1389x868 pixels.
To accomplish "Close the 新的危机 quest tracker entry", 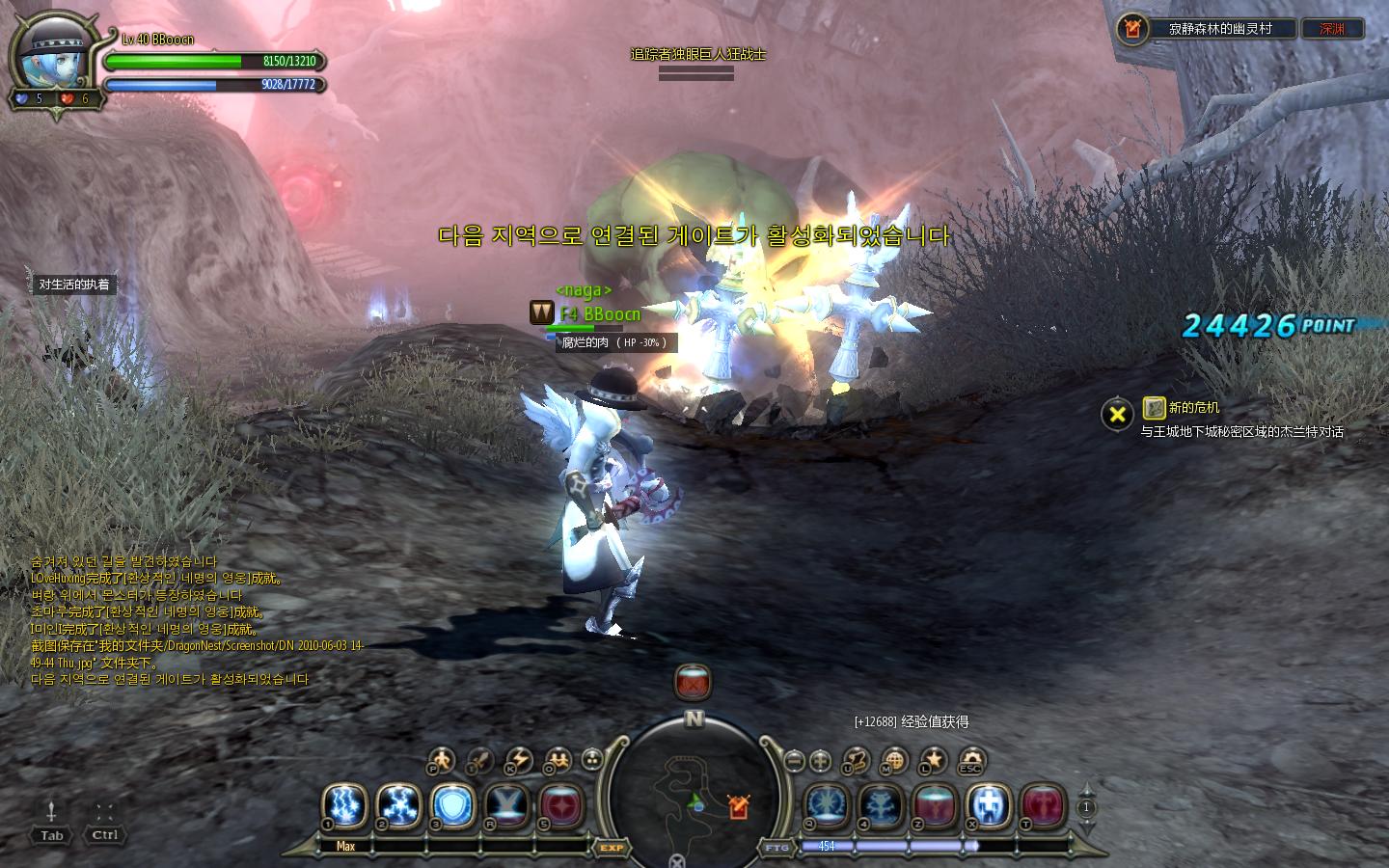I will click(1117, 415).
